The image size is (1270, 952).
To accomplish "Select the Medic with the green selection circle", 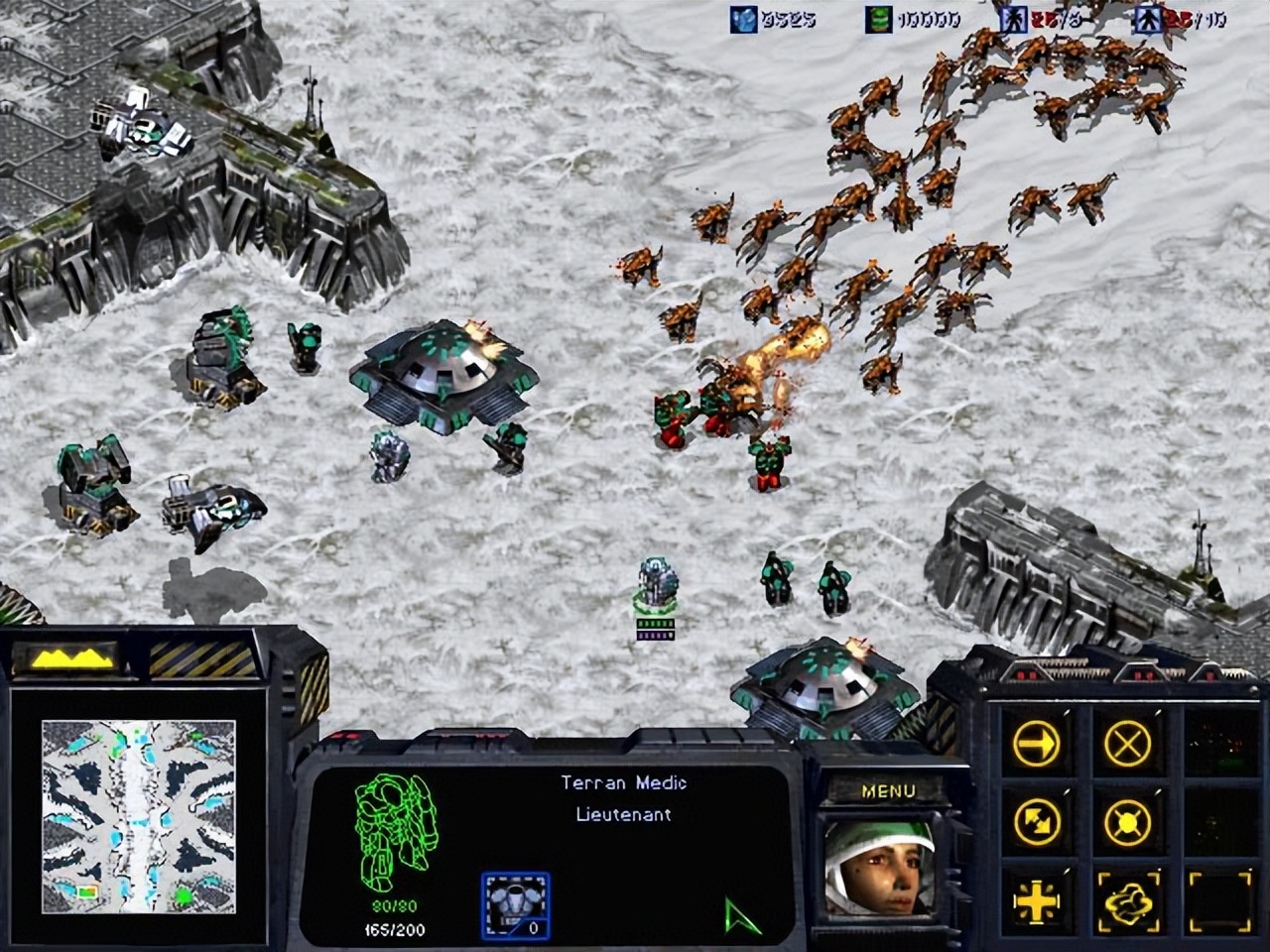I will (x=656, y=583).
